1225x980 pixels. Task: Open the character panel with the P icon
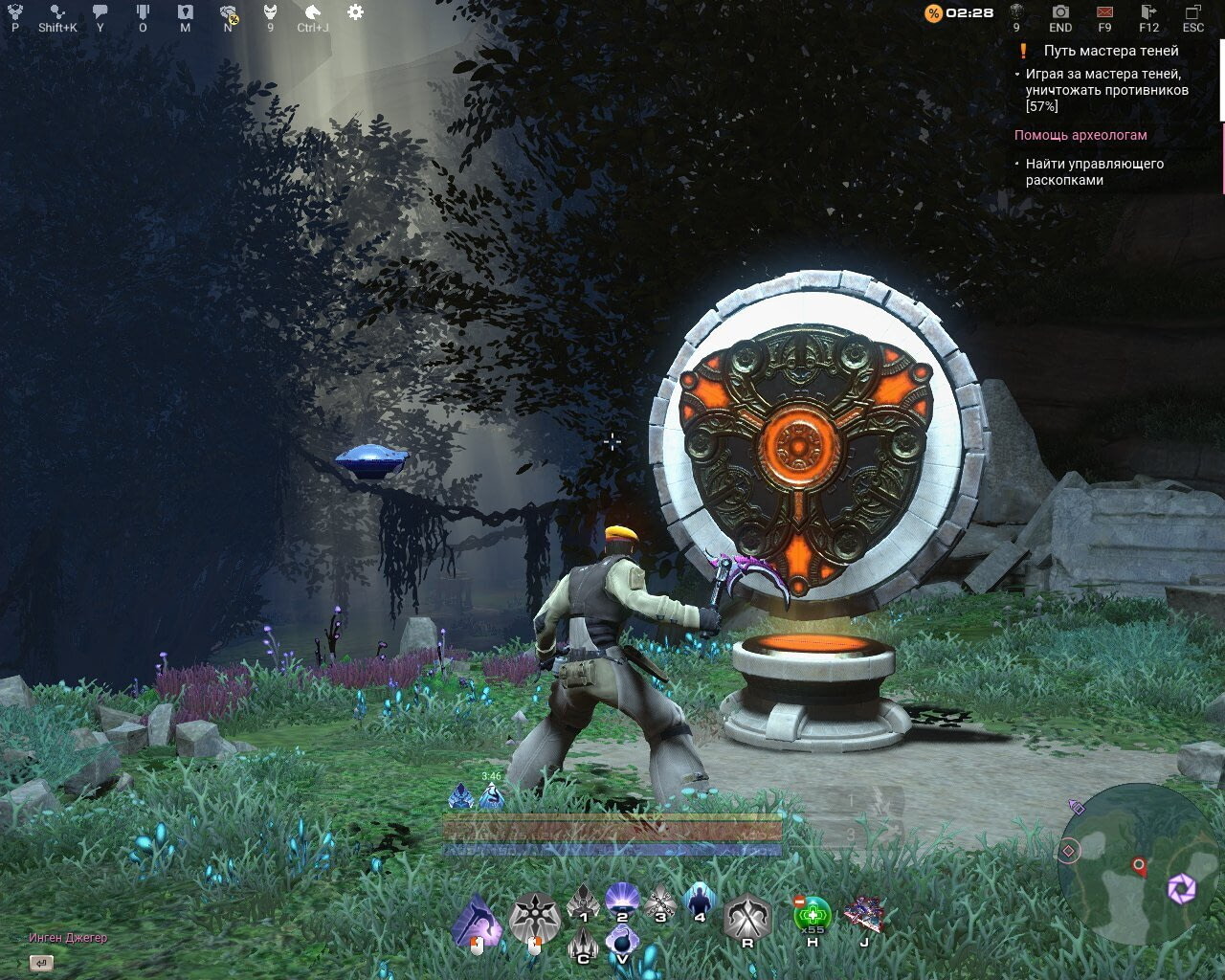coord(14,12)
